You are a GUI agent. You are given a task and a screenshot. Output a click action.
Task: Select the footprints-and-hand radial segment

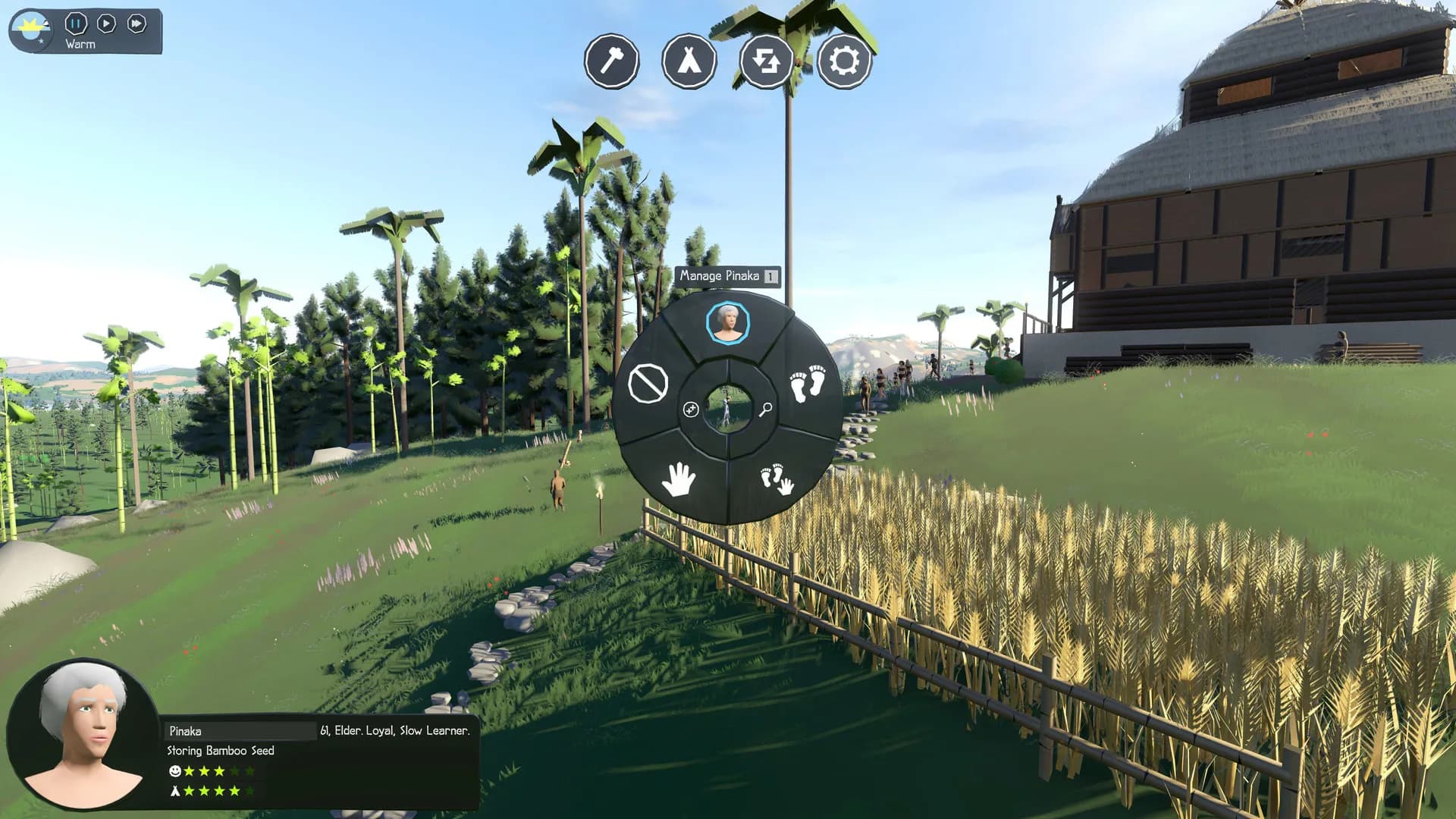[777, 479]
